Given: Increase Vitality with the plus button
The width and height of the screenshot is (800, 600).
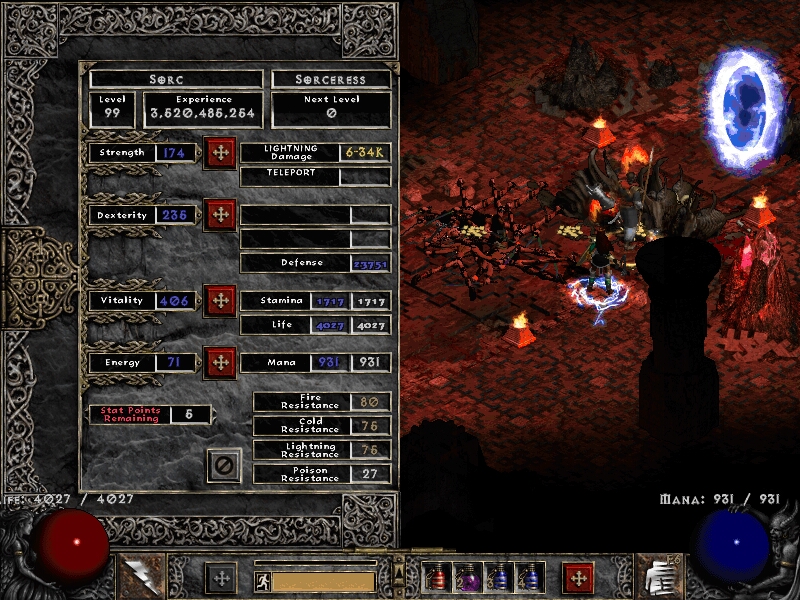Looking at the screenshot, I should click(x=220, y=300).
